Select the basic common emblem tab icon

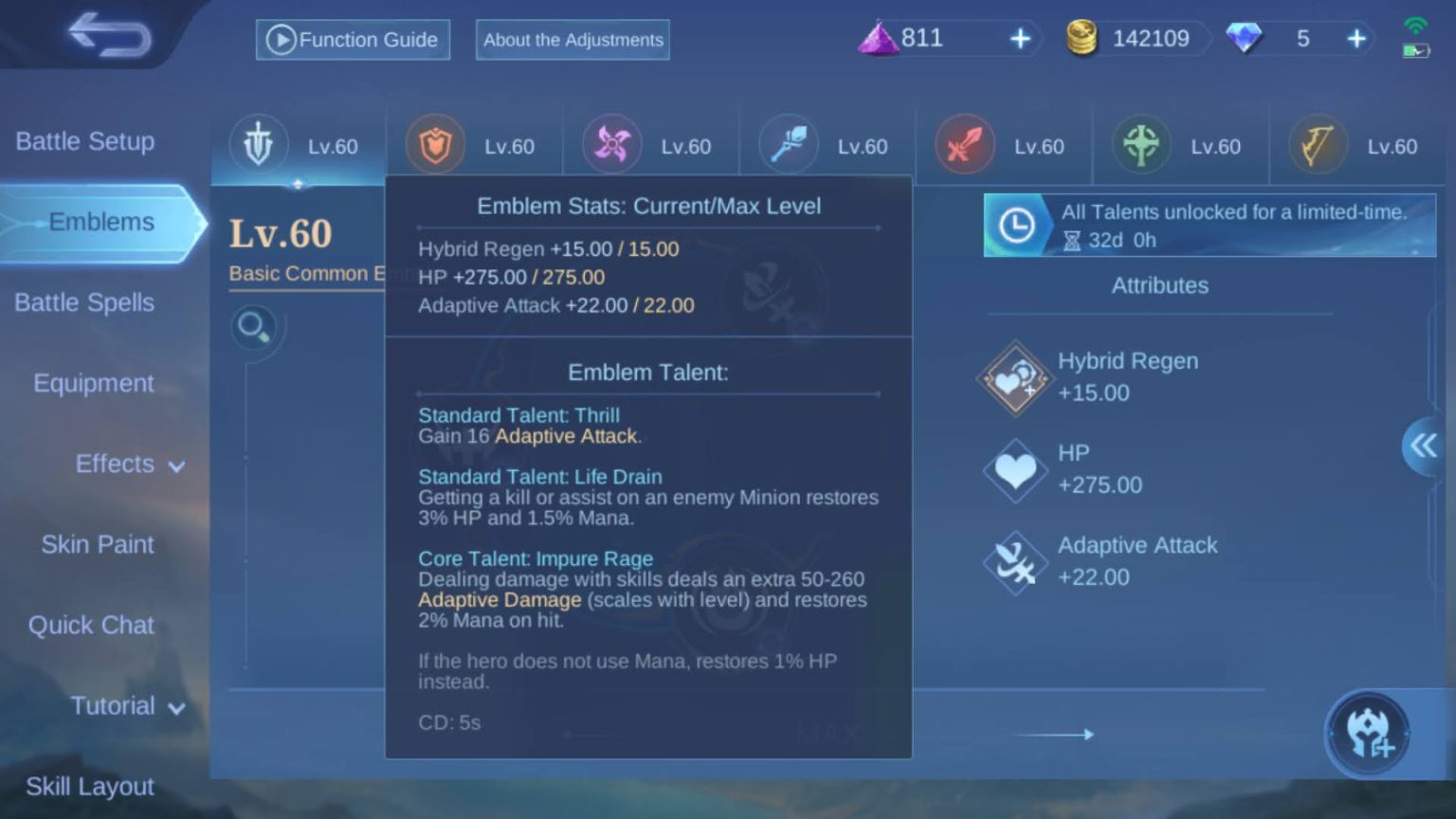(x=258, y=144)
